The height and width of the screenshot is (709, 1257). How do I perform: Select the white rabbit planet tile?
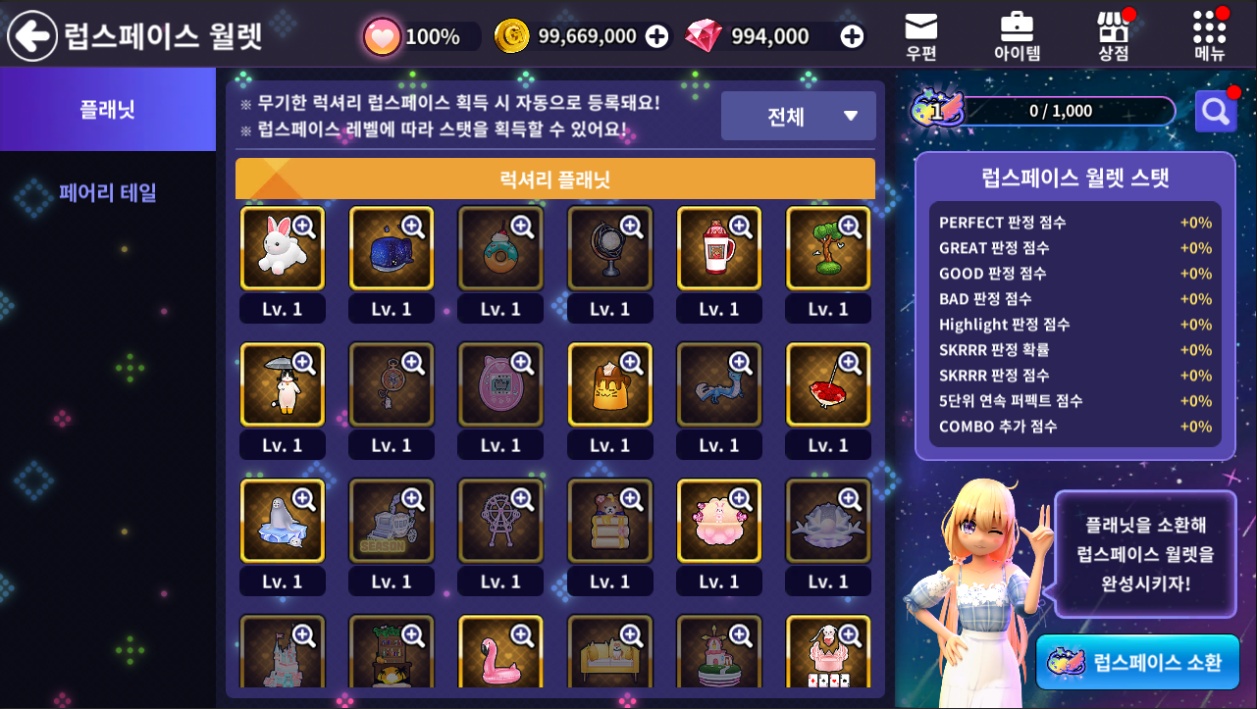tap(282, 249)
